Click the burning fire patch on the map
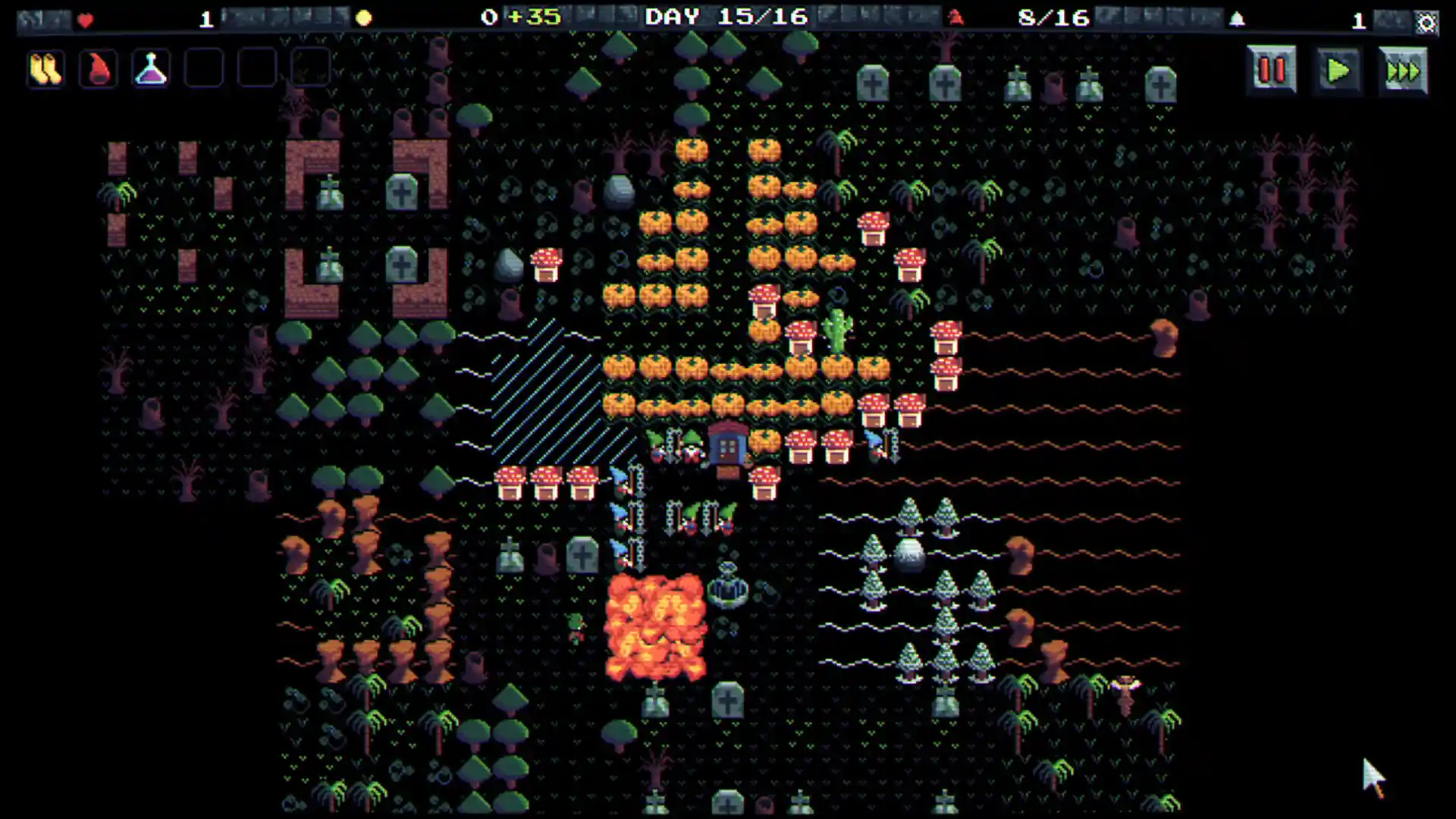This screenshot has height=819, width=1456. coord(657,626)
